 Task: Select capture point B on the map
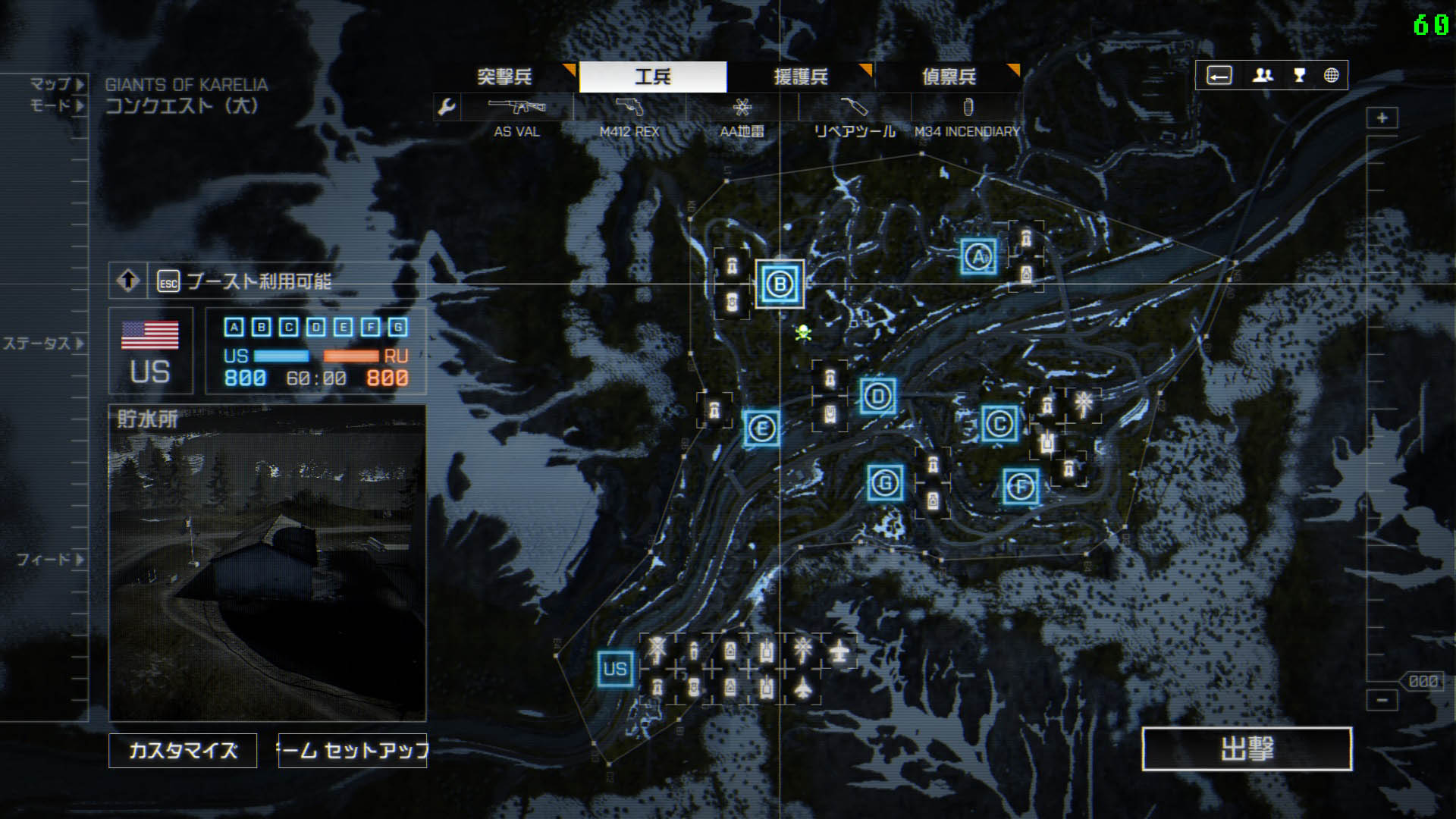pyautogui.click(x=780, y=284)
